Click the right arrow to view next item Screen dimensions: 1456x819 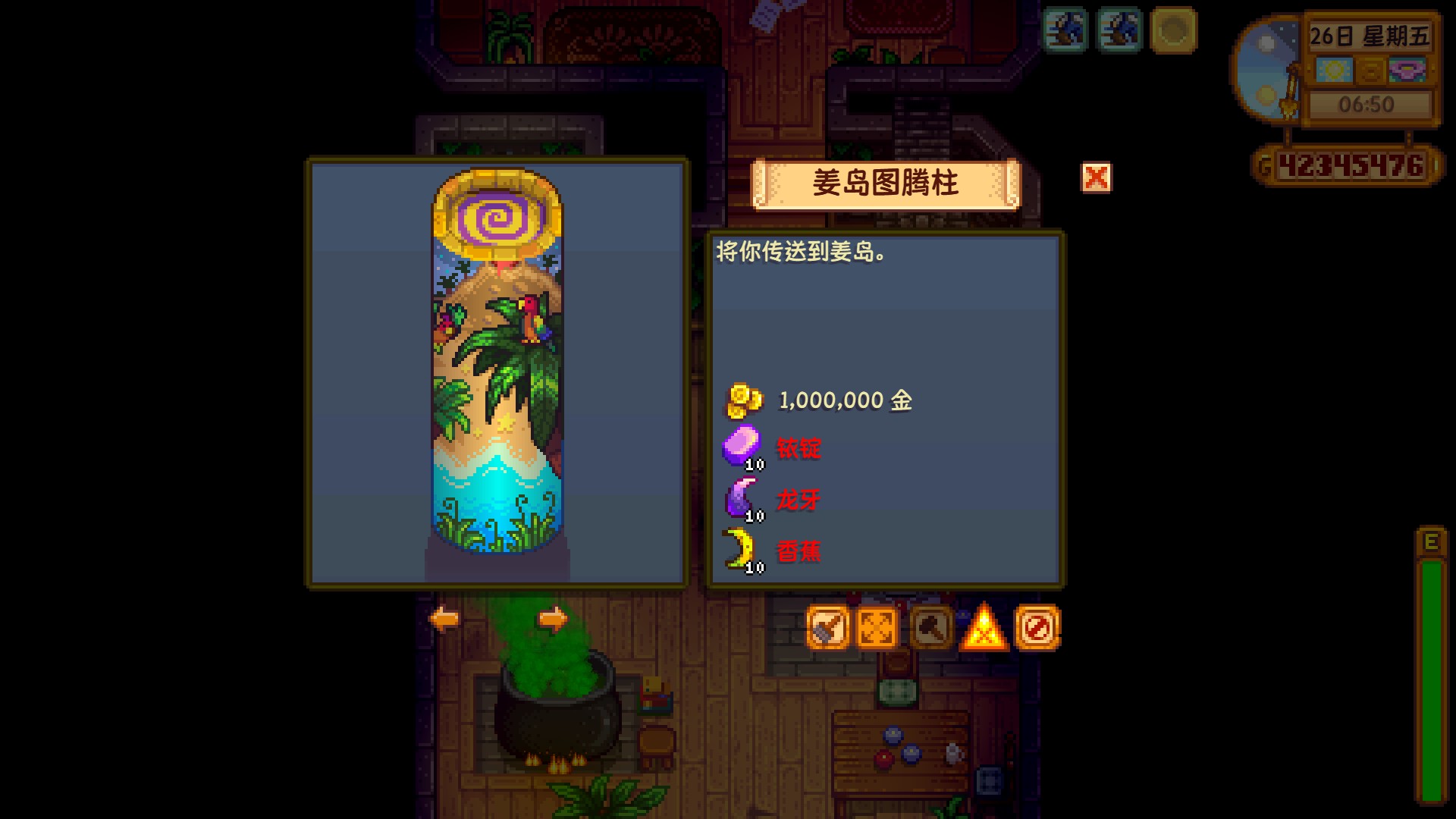coord(553,619)
